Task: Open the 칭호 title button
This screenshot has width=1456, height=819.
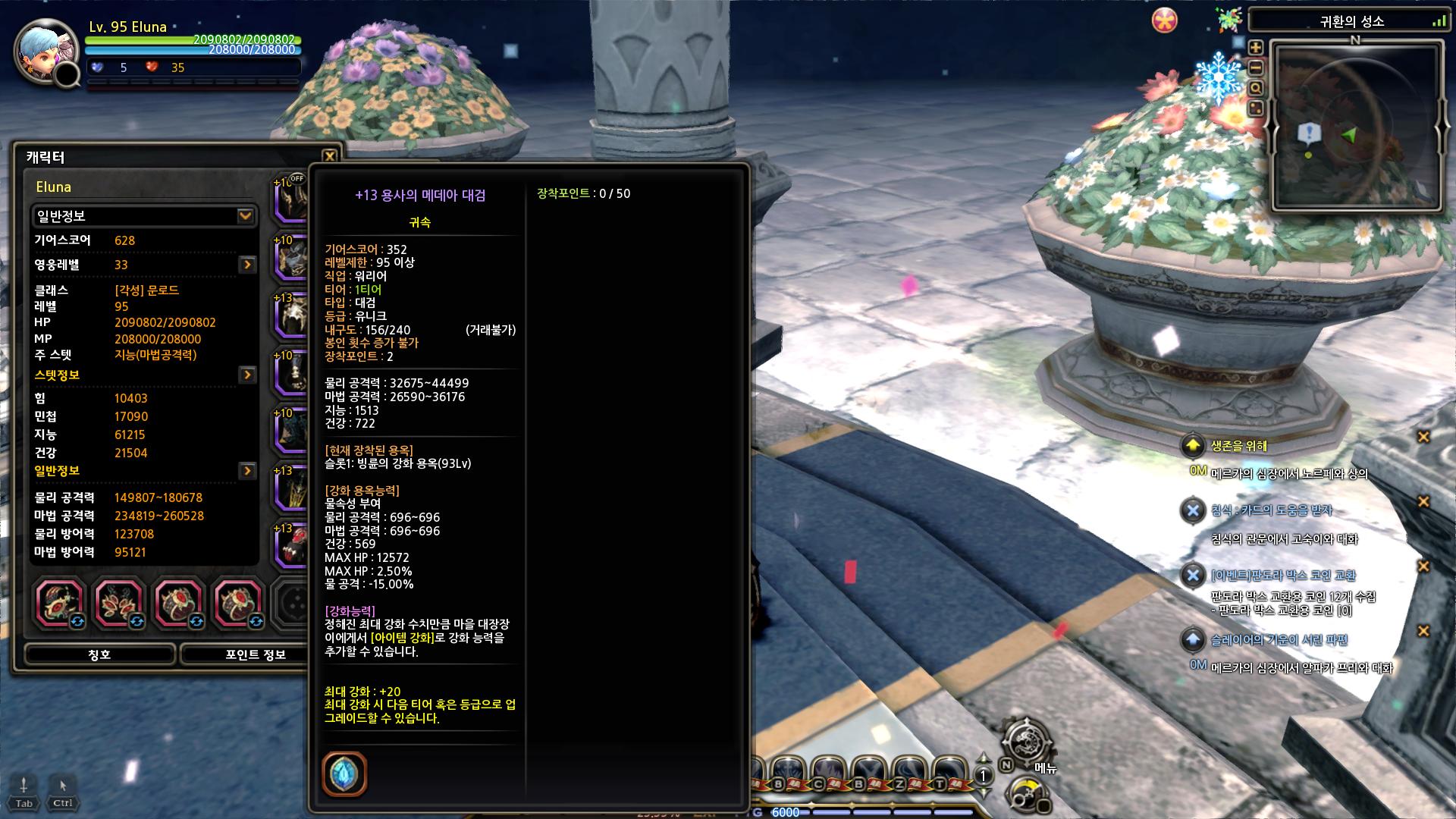Action: pos(100,654)
